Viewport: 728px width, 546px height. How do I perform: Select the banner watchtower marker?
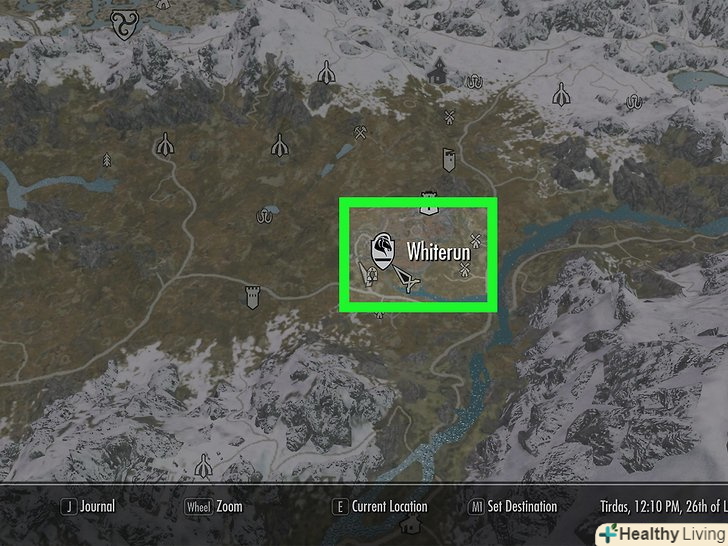click(x=449, y=159)
